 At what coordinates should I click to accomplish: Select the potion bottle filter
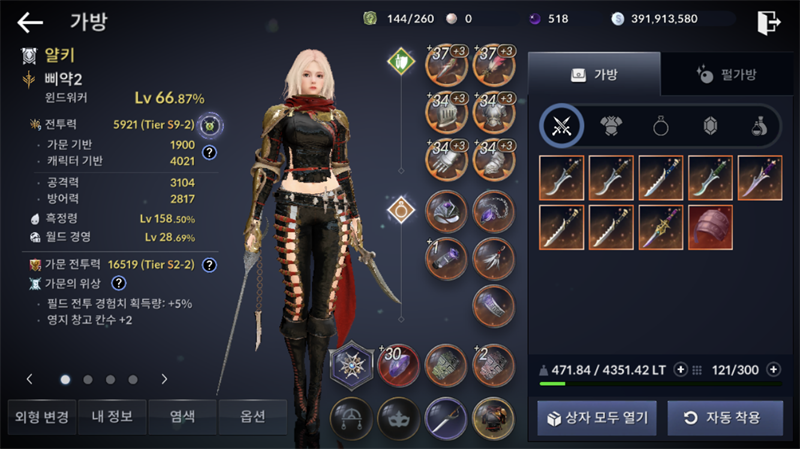[759, 126]
